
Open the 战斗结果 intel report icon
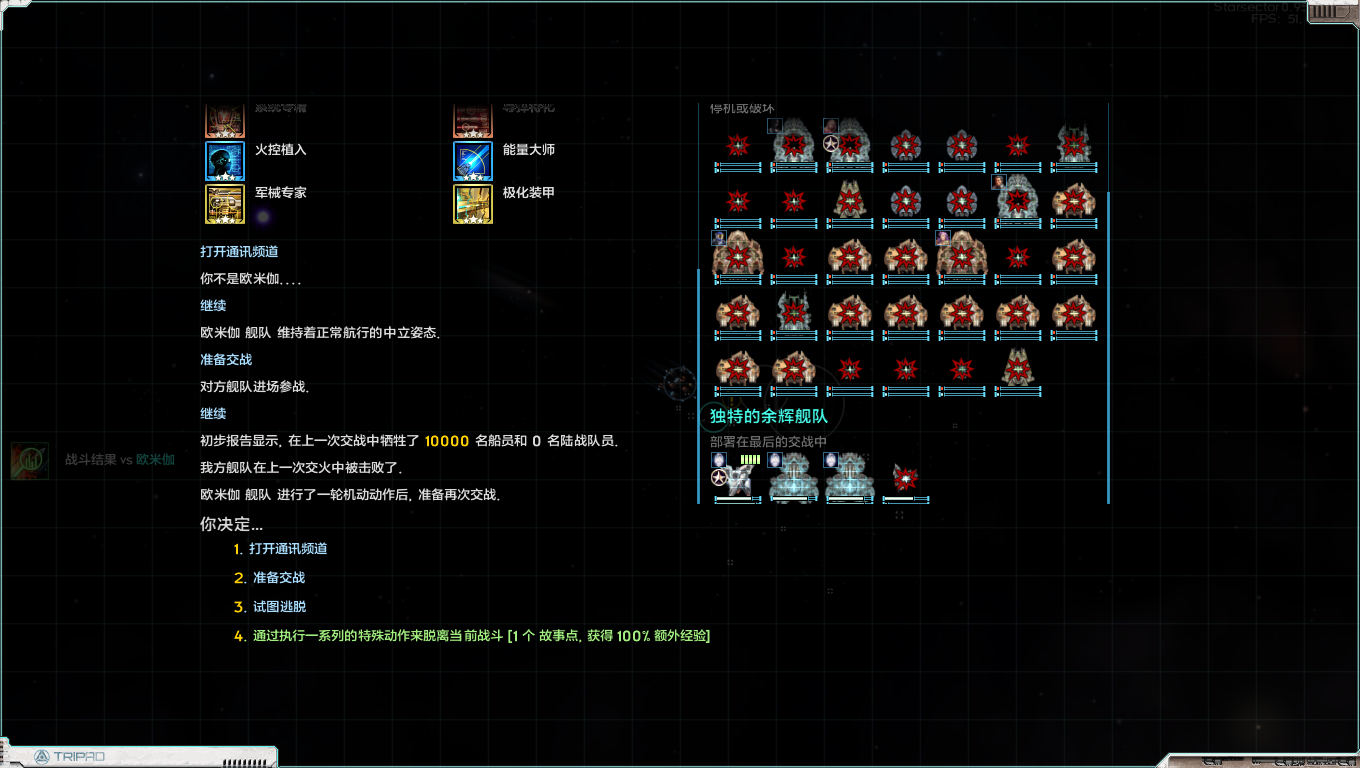pos(30,462)
